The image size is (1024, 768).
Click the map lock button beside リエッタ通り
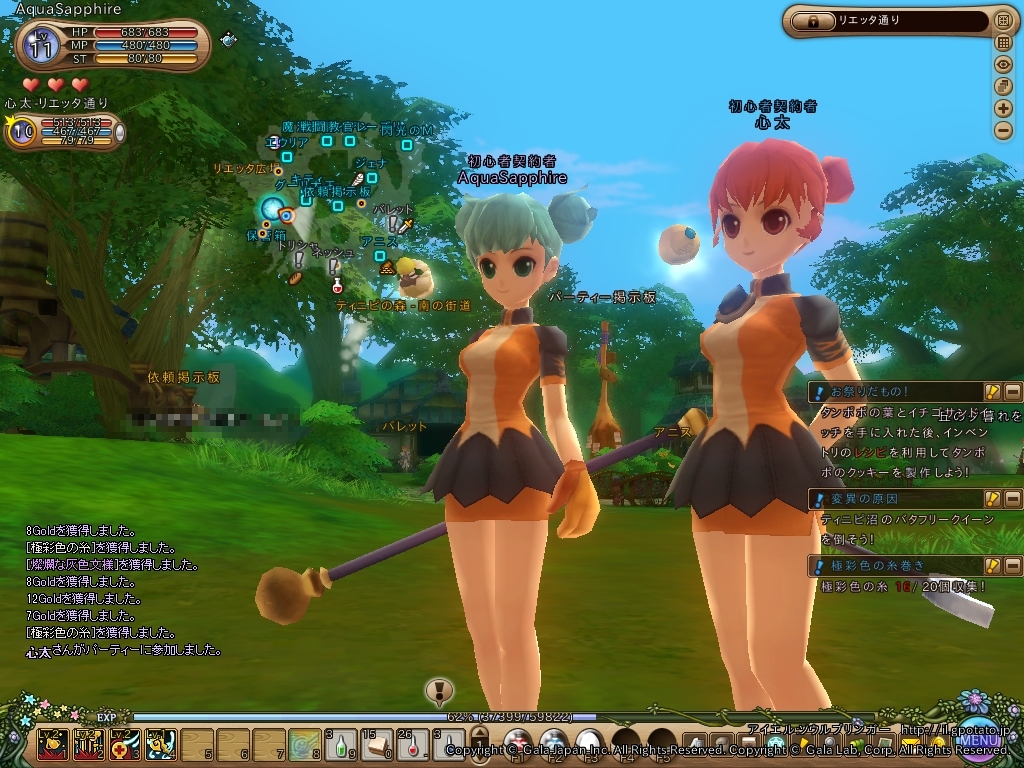tap(813, 20)
